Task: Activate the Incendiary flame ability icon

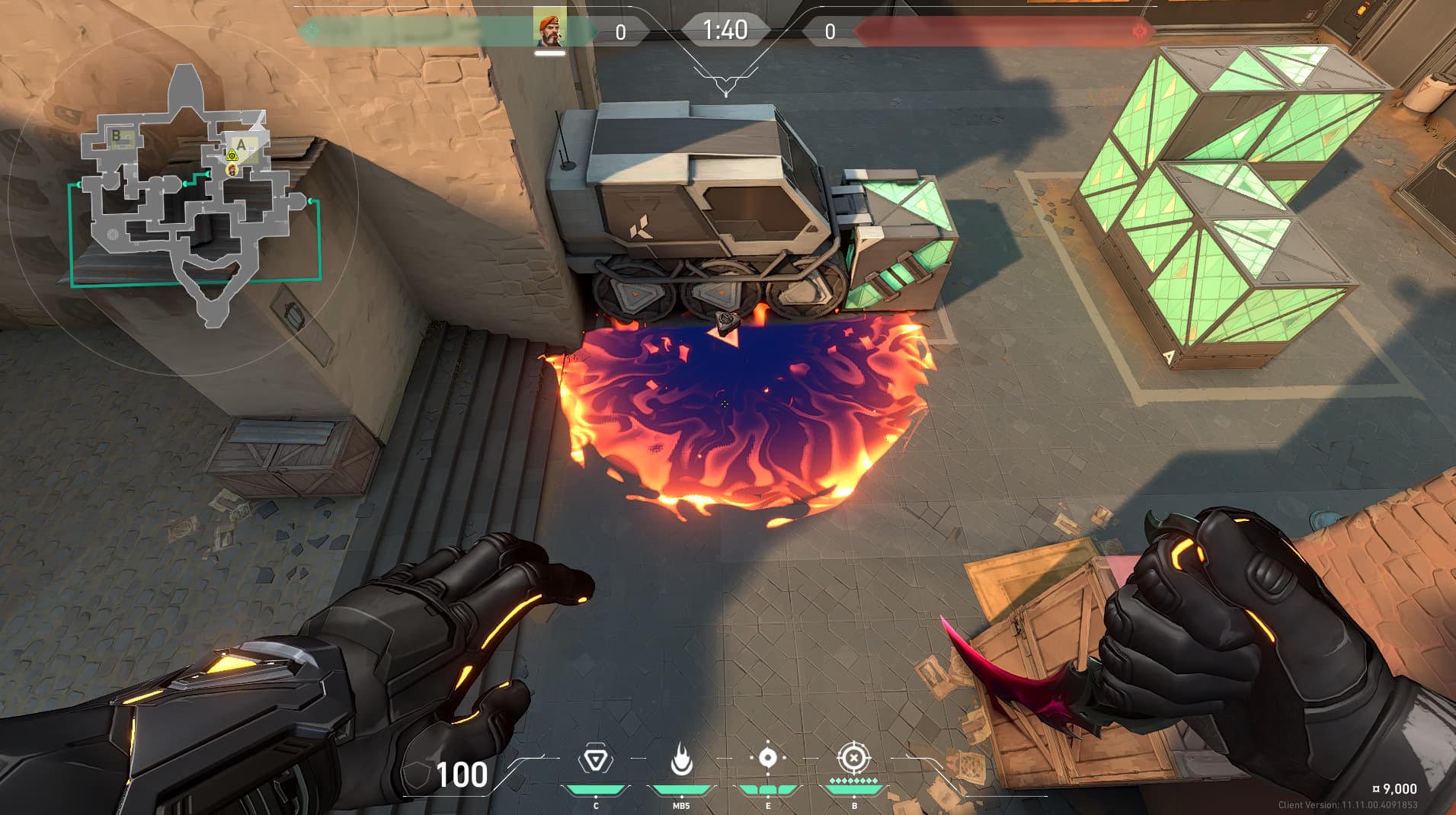Action: (x=681, y=761)
